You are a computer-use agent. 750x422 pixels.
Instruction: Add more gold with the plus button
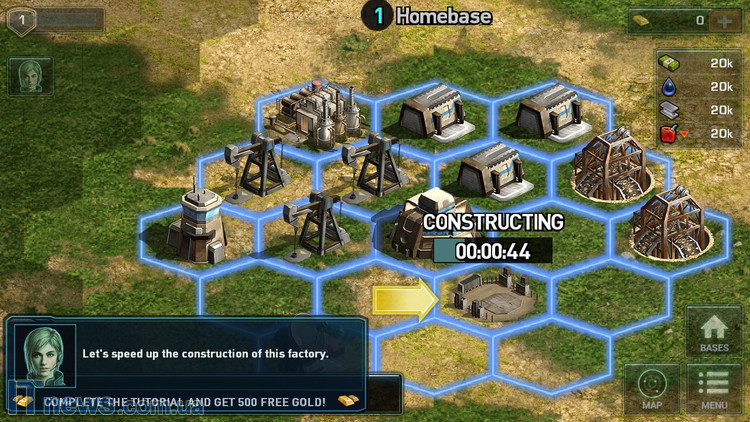click(723, 20)
